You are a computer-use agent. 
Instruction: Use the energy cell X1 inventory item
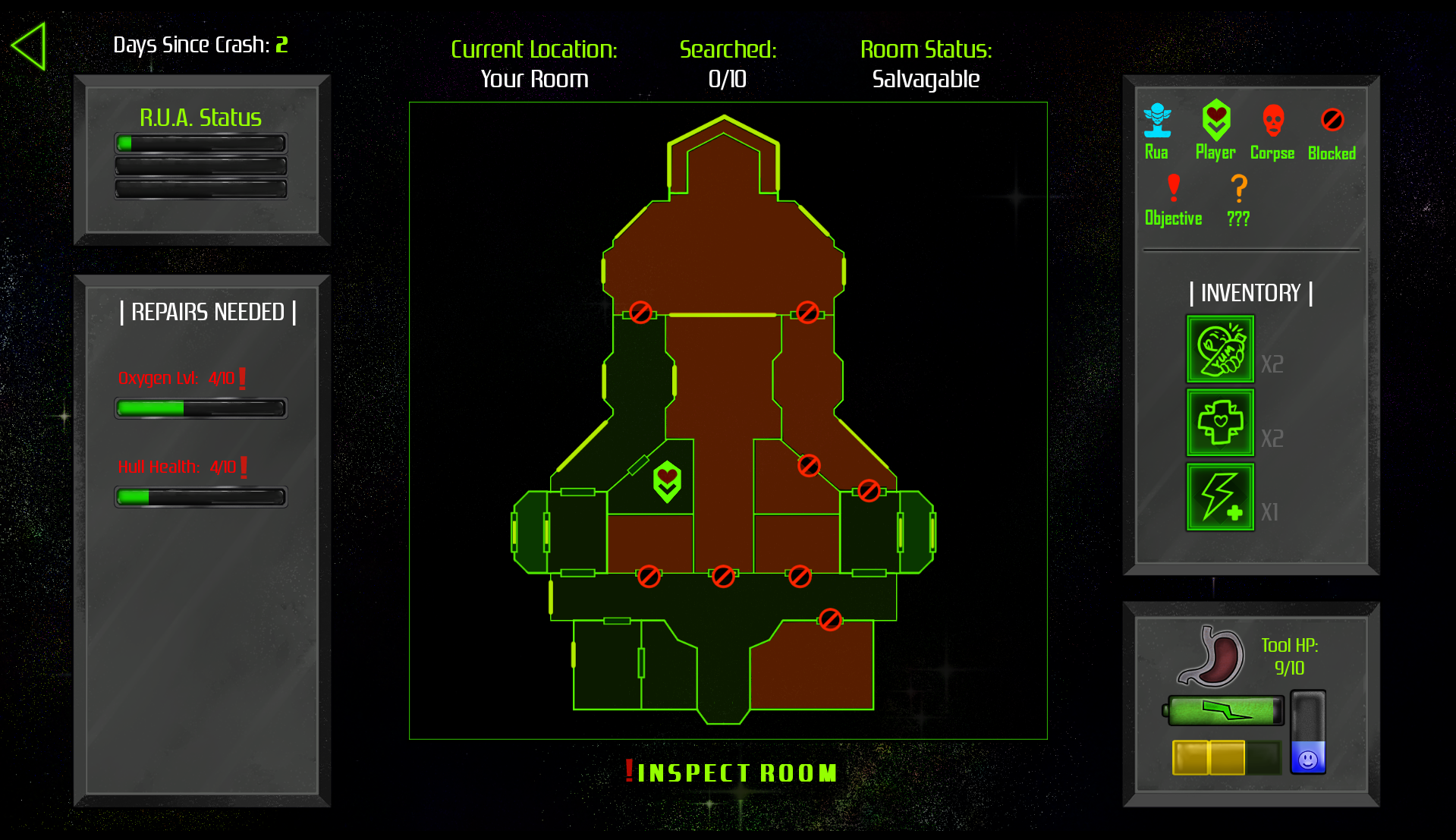click(x=1219, y=497)
